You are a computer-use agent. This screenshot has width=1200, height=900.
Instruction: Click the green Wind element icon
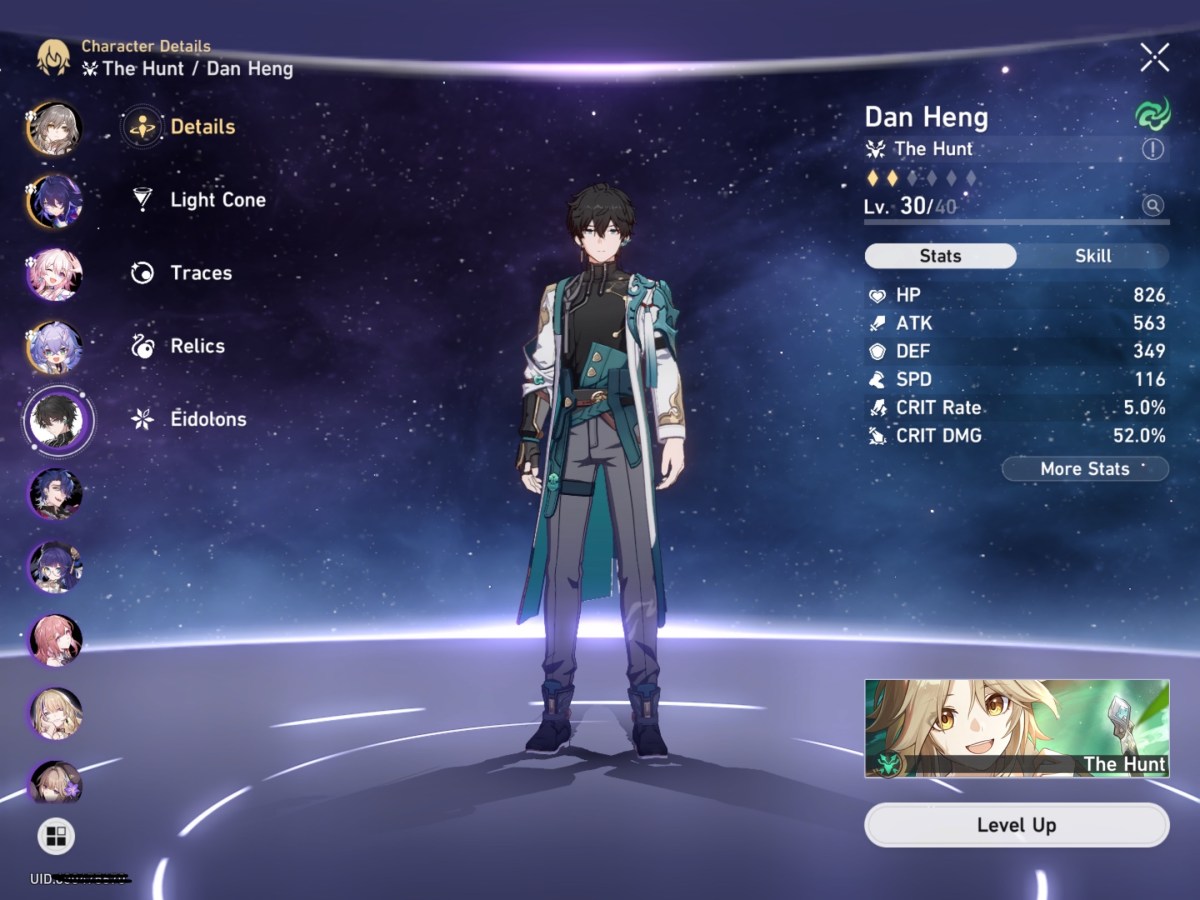(1152, 115)
